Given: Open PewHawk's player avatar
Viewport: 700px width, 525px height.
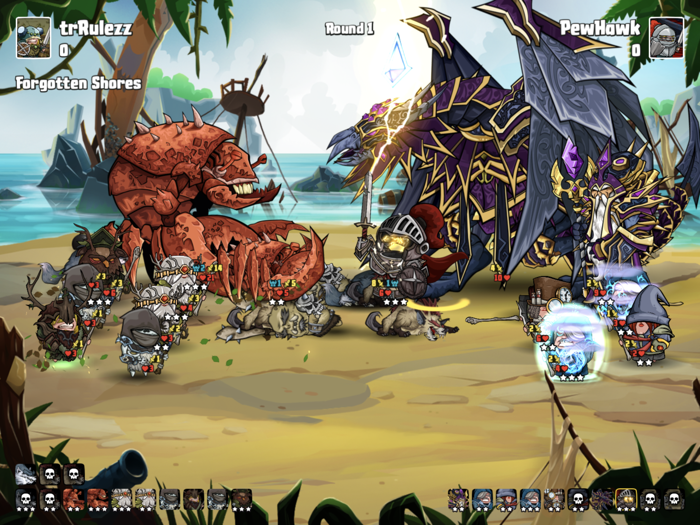Looking at the screenshot, I should [666, 36].
